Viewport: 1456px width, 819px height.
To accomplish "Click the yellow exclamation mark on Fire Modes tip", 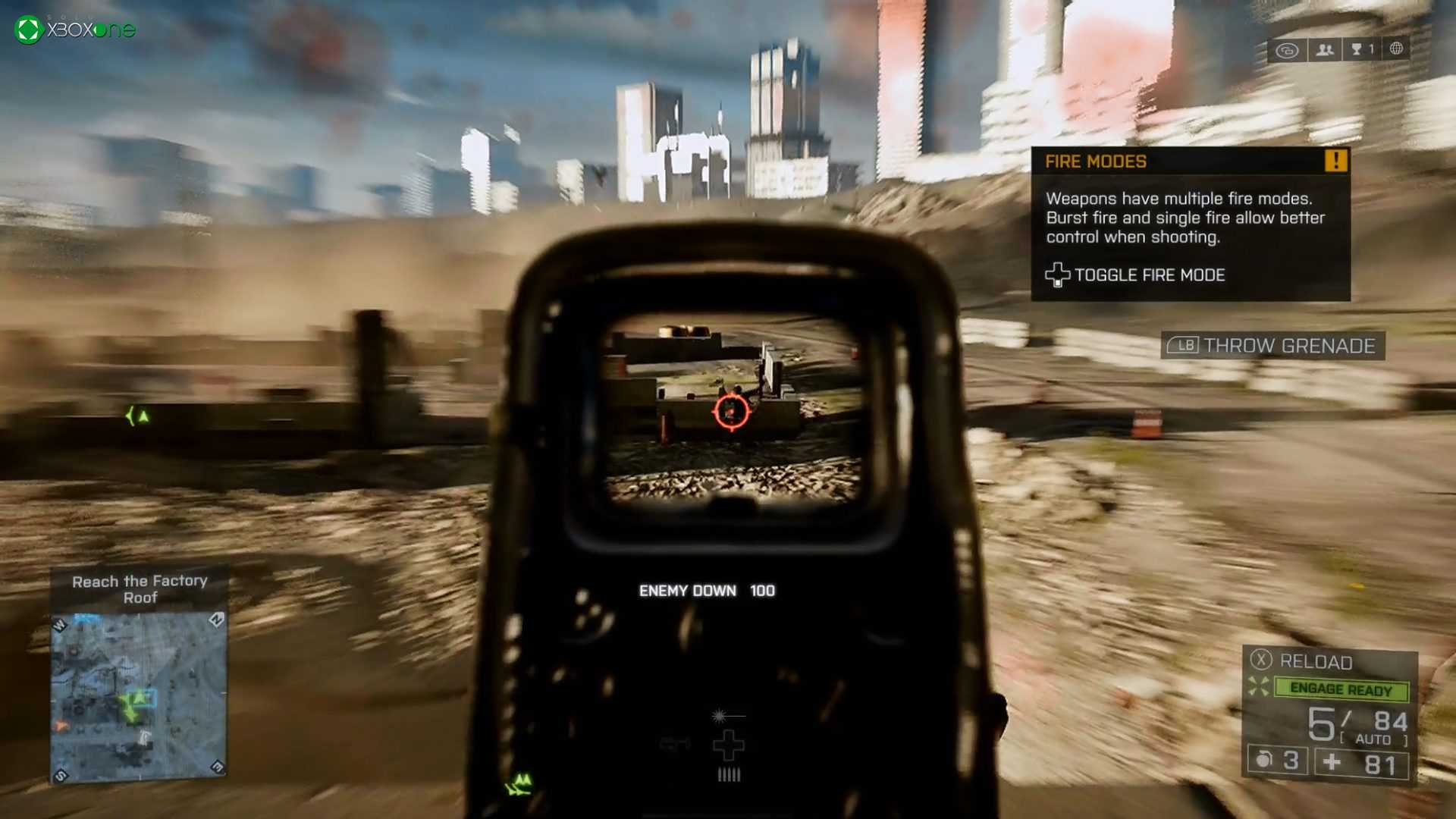I will 1335,161.
